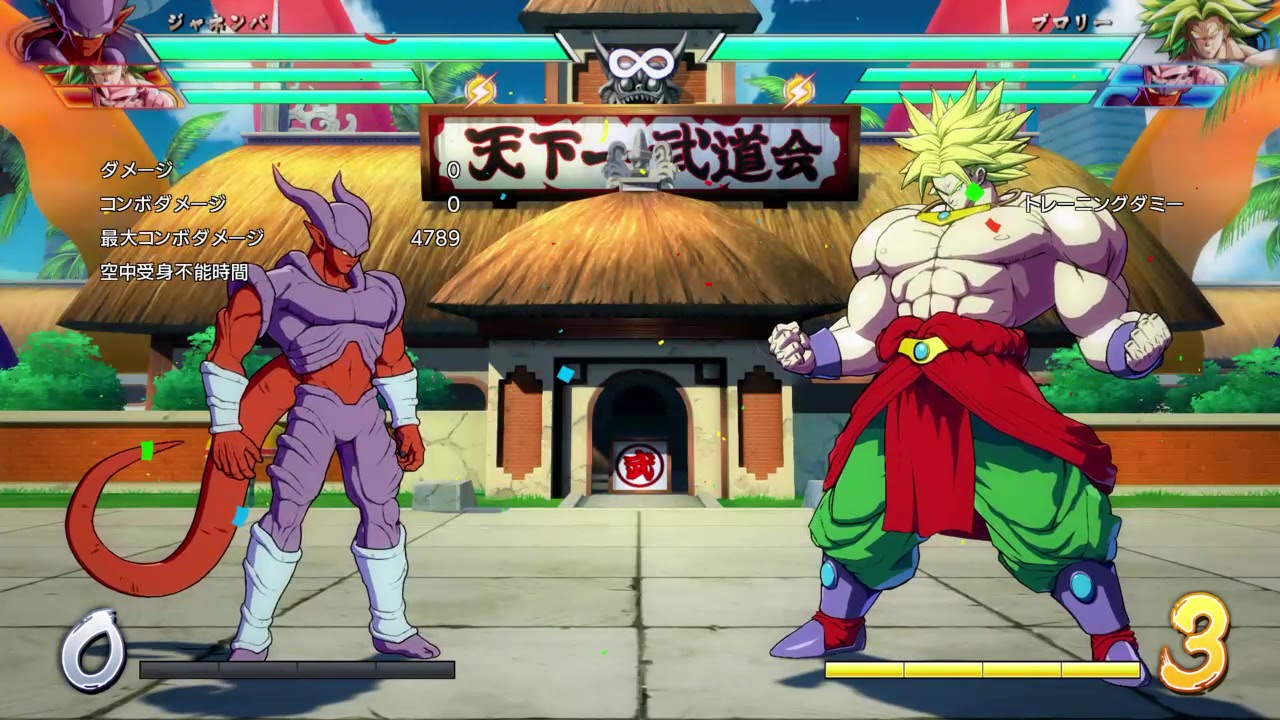The height and width of the screenshot is (720, 1280).
Task: Click the Dragon Ball counter above Janemba's health bar
Action: point(480,88)
